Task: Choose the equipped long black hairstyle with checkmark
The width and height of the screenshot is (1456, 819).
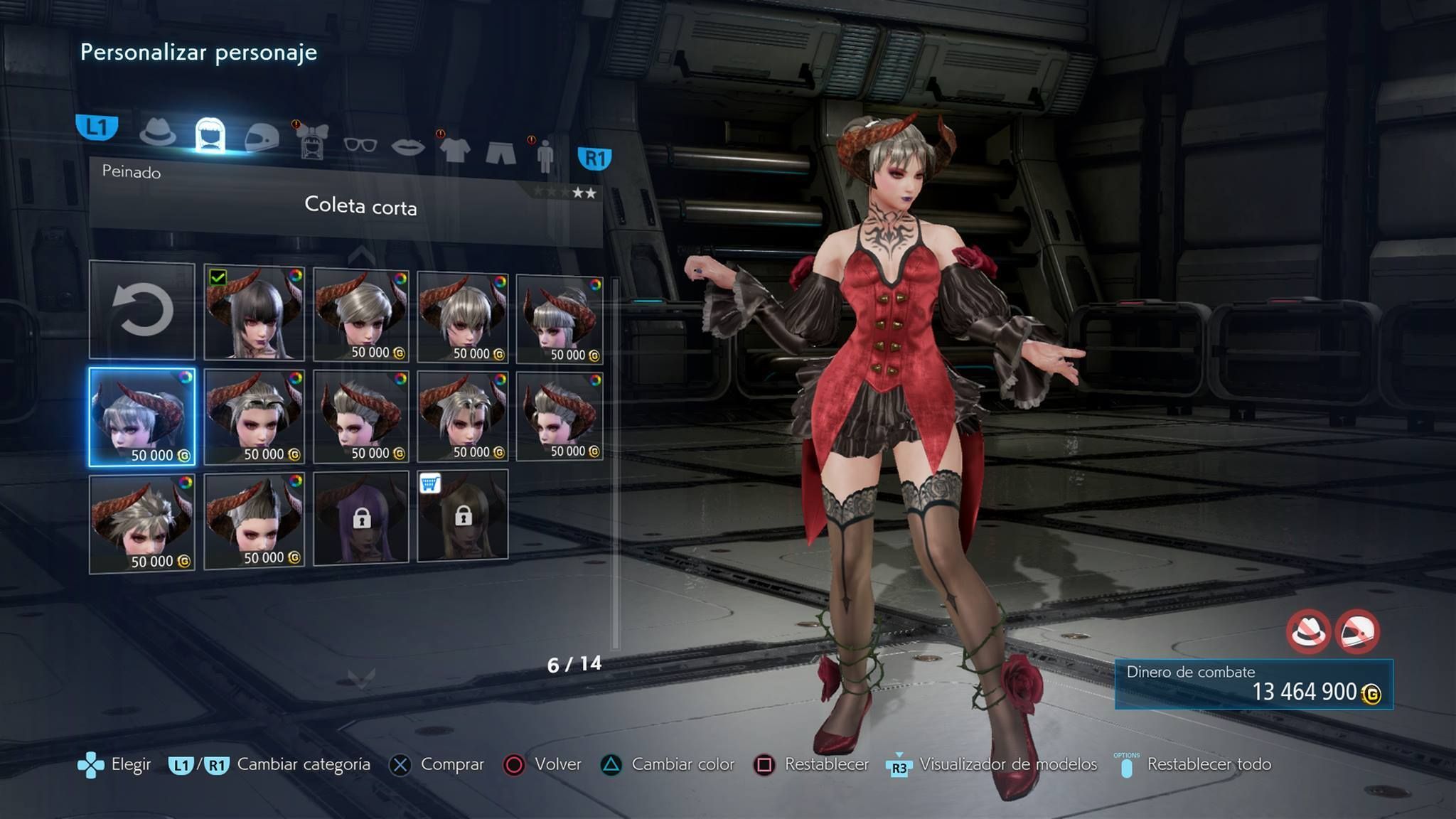Action: click(254, 313)
